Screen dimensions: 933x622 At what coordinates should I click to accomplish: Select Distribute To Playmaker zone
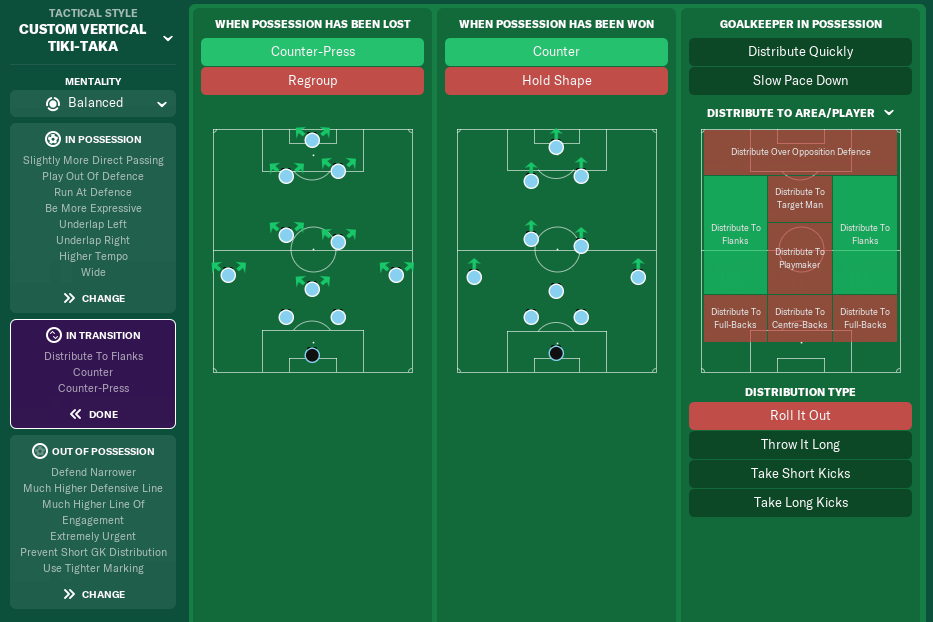coord(800,259)
